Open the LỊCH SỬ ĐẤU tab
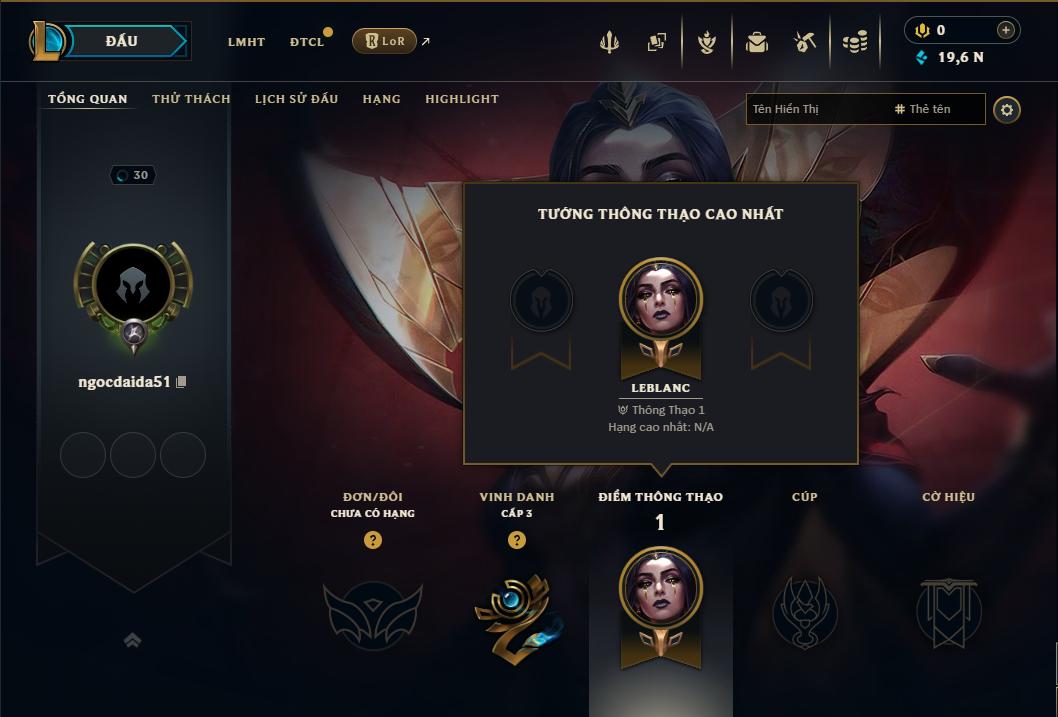Screen dimensions: 1058x717 pos(296,99)
